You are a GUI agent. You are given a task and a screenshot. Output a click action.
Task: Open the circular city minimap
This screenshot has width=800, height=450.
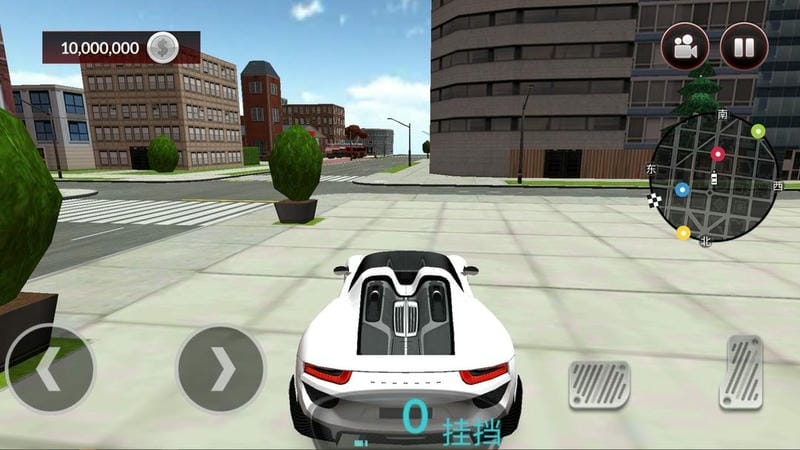[x=713, y=177]
